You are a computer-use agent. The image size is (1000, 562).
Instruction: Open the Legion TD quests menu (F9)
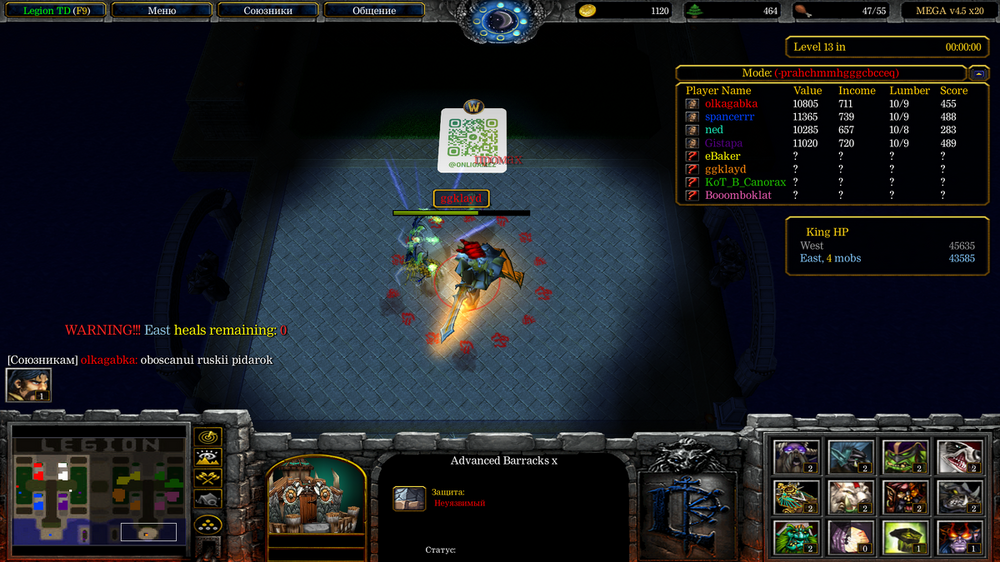point(54,11)
